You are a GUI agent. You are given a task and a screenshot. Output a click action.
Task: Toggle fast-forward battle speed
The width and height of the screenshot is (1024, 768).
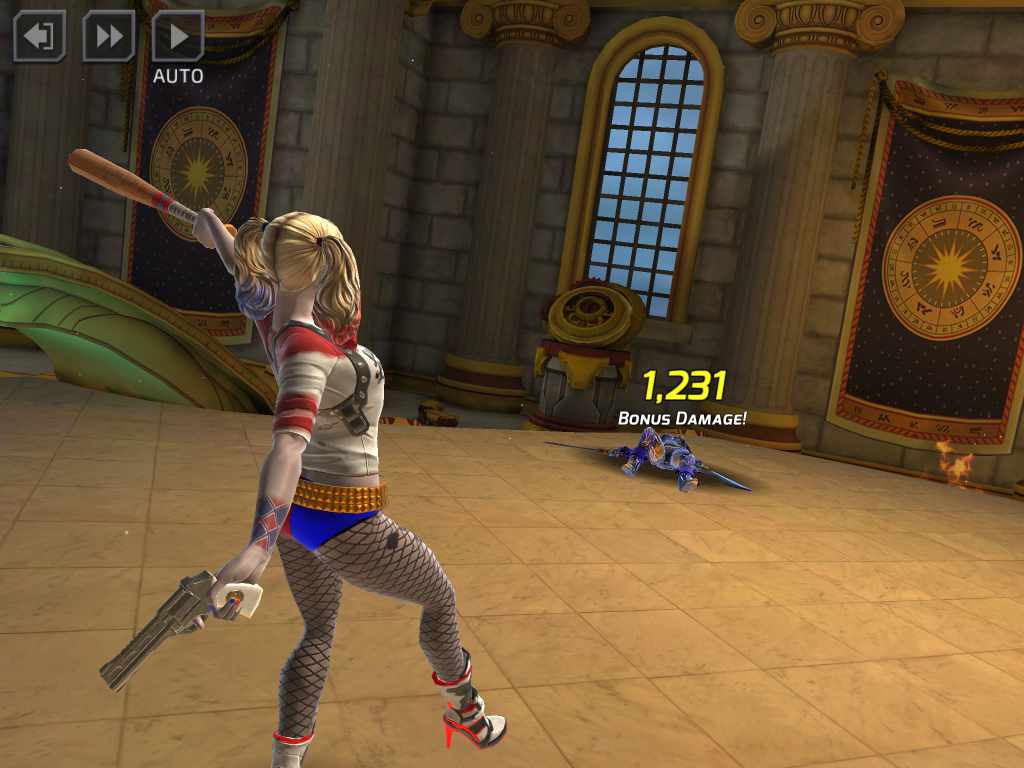(x=108, y=36)
